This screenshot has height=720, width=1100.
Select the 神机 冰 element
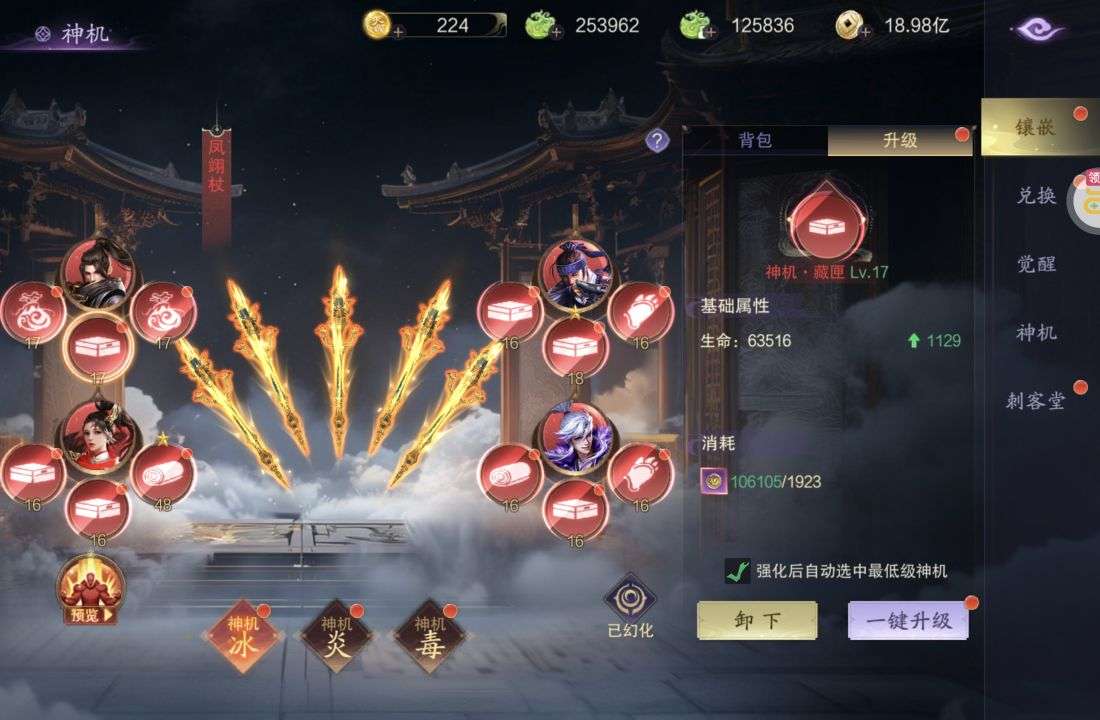pyautogui.click(x=243, y=636)
